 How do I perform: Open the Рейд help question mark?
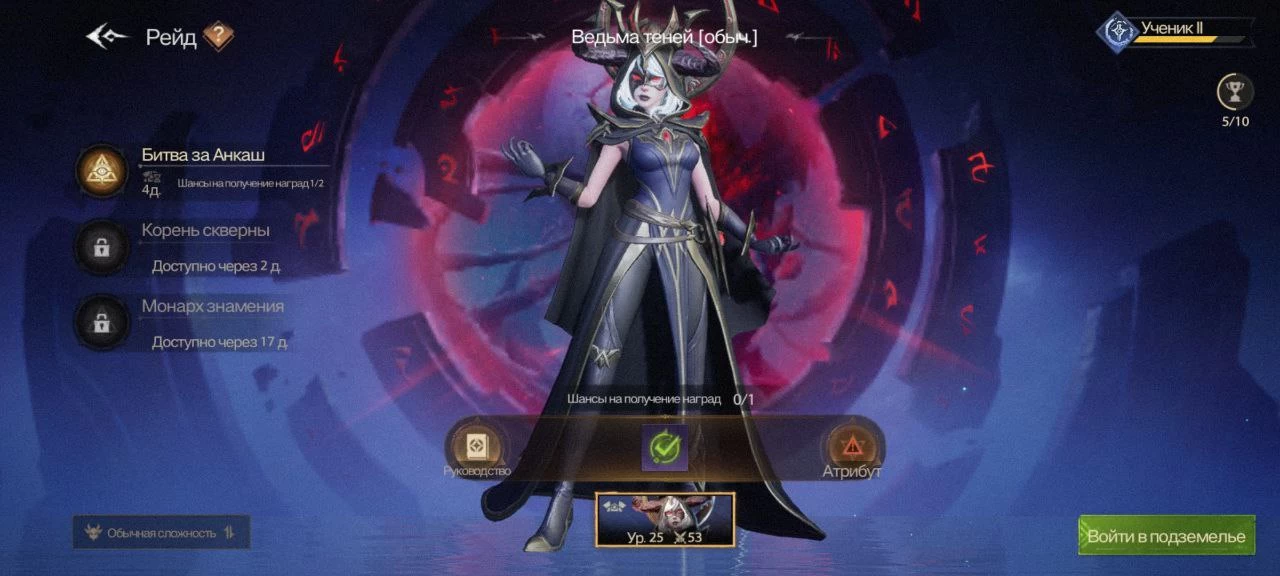pyautogui.click(x=218, y=37)
